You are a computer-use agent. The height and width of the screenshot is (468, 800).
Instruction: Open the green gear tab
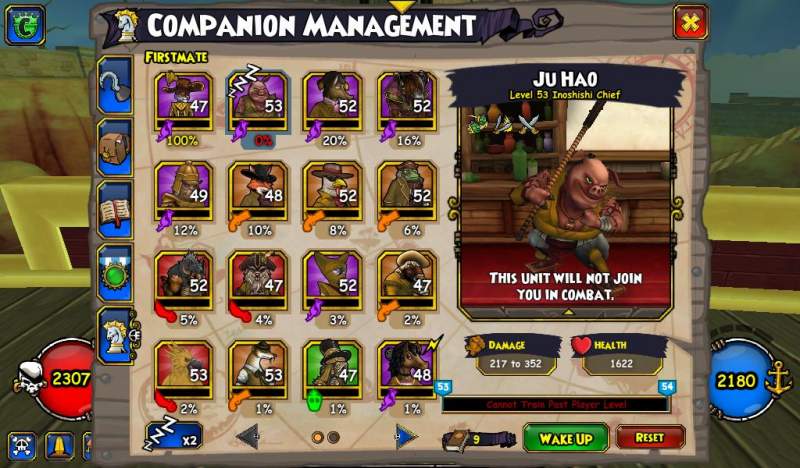(114, 272)
